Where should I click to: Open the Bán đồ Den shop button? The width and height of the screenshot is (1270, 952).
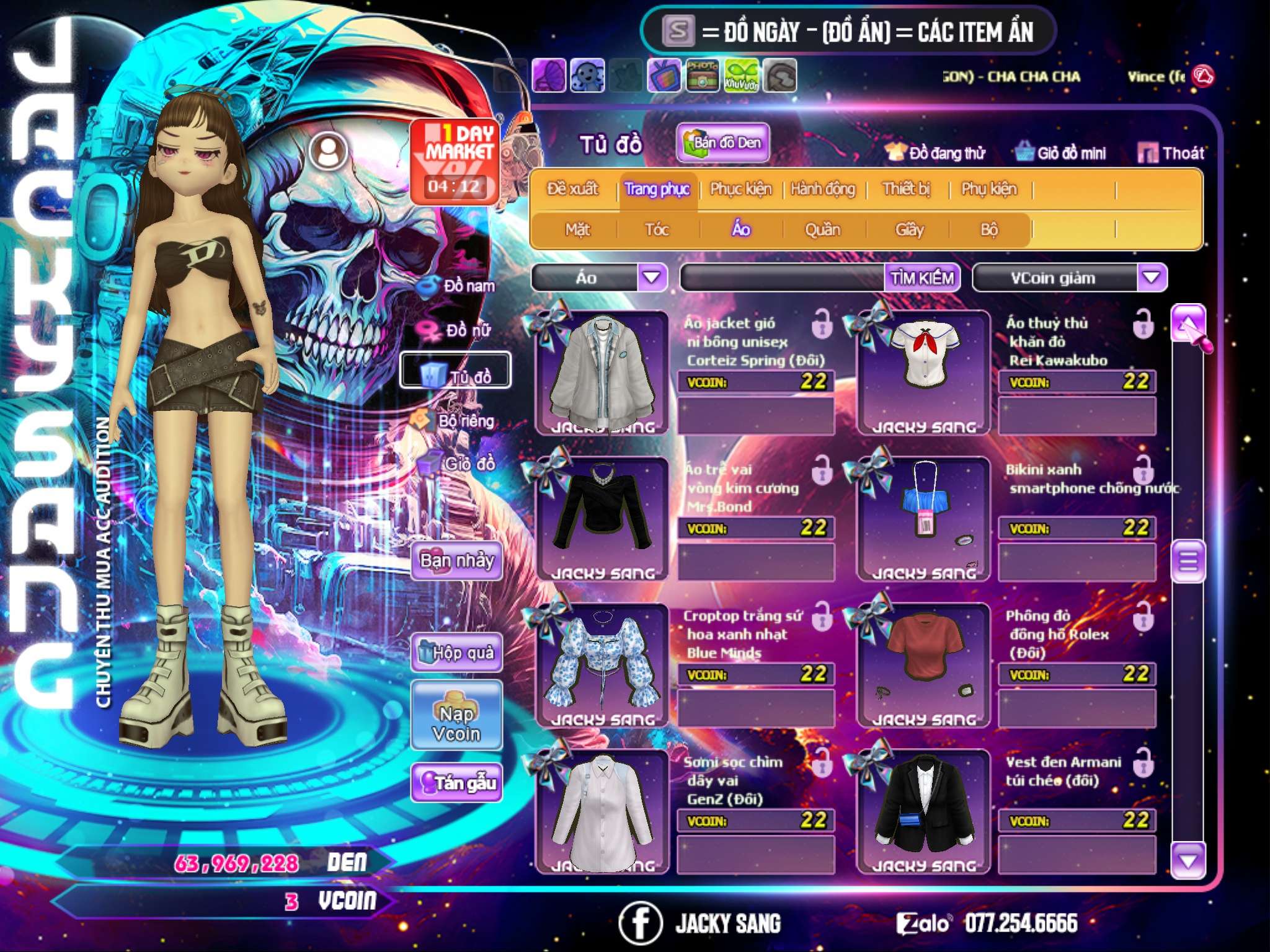(723, 143)
